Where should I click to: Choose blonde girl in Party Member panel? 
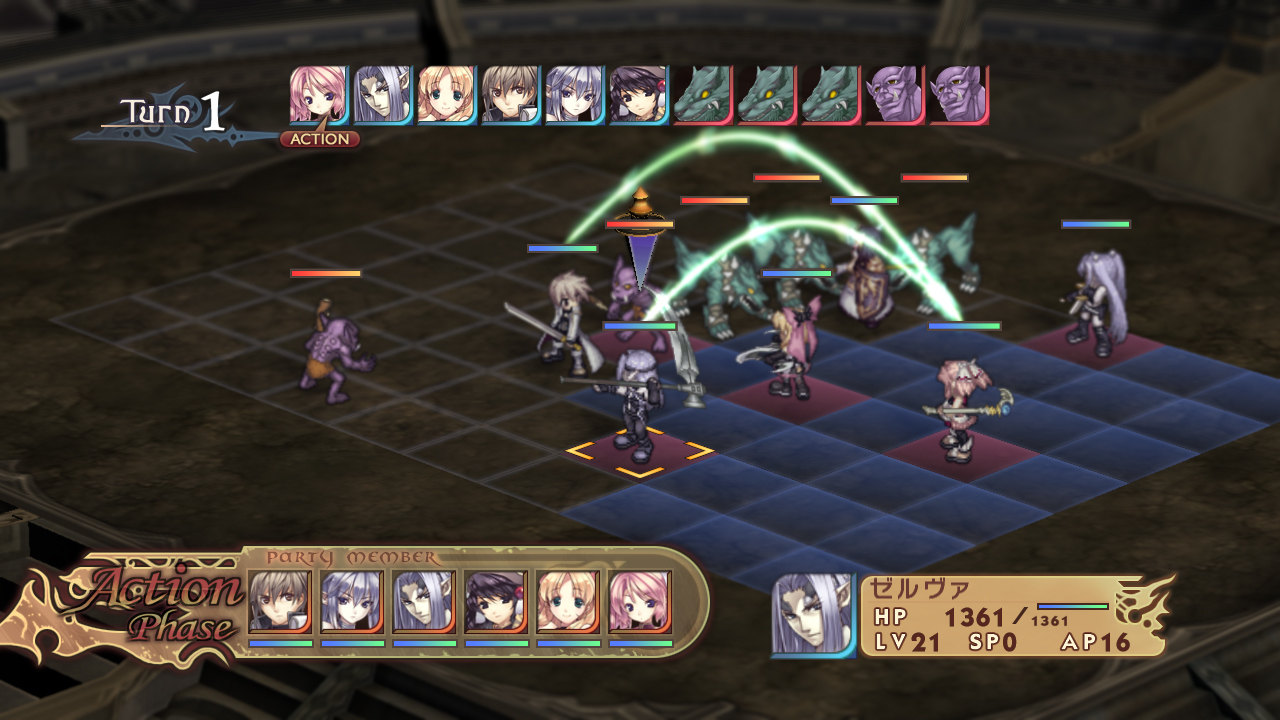(568, 602)
